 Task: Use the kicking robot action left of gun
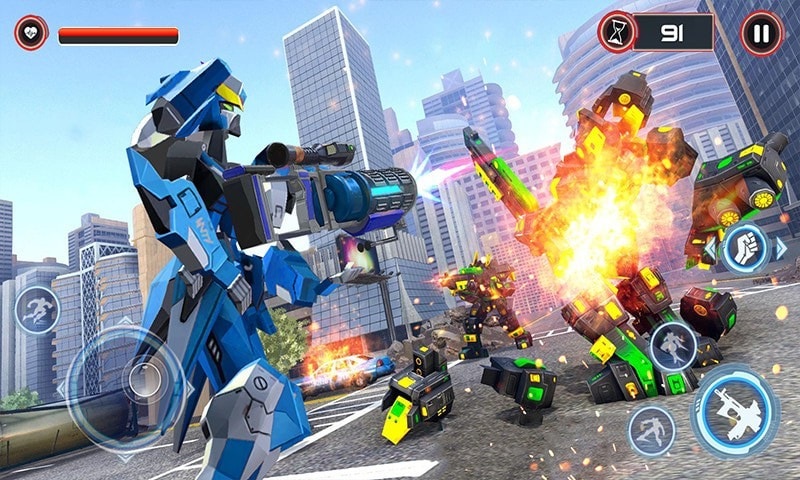pos(651,431)
